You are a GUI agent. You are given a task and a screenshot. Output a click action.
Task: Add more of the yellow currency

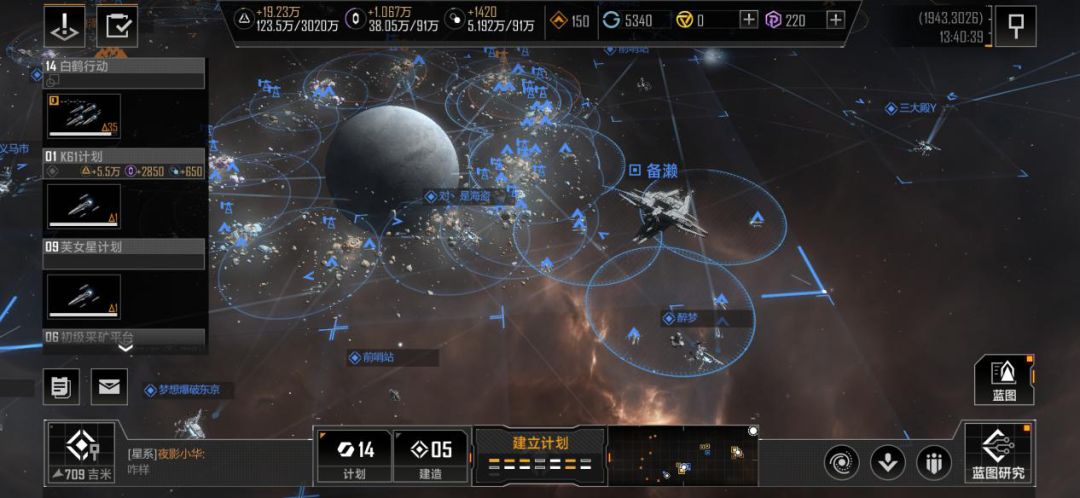click(x=749, y=20)
